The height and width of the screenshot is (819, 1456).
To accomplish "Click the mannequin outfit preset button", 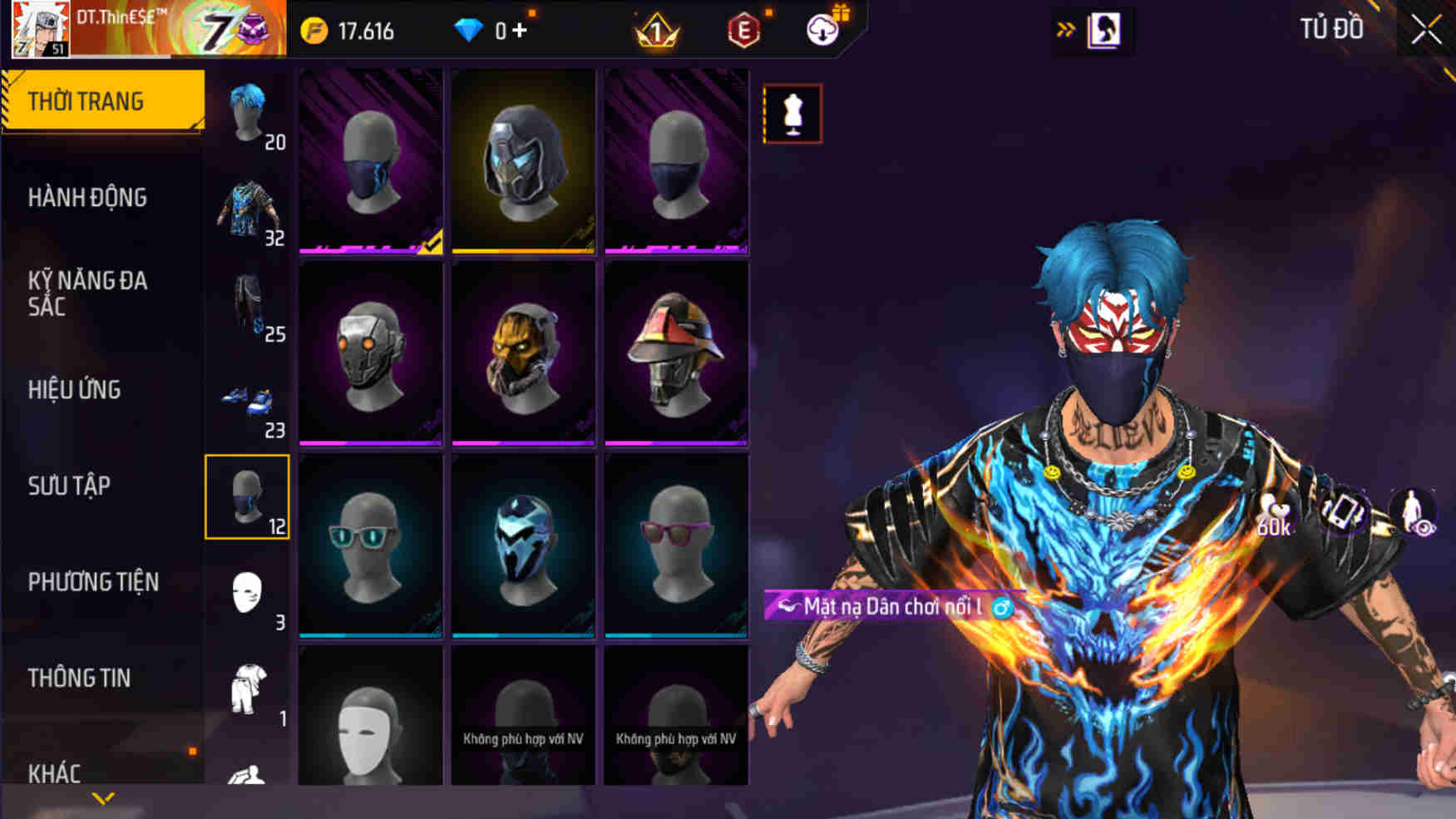I will (792, 114).
